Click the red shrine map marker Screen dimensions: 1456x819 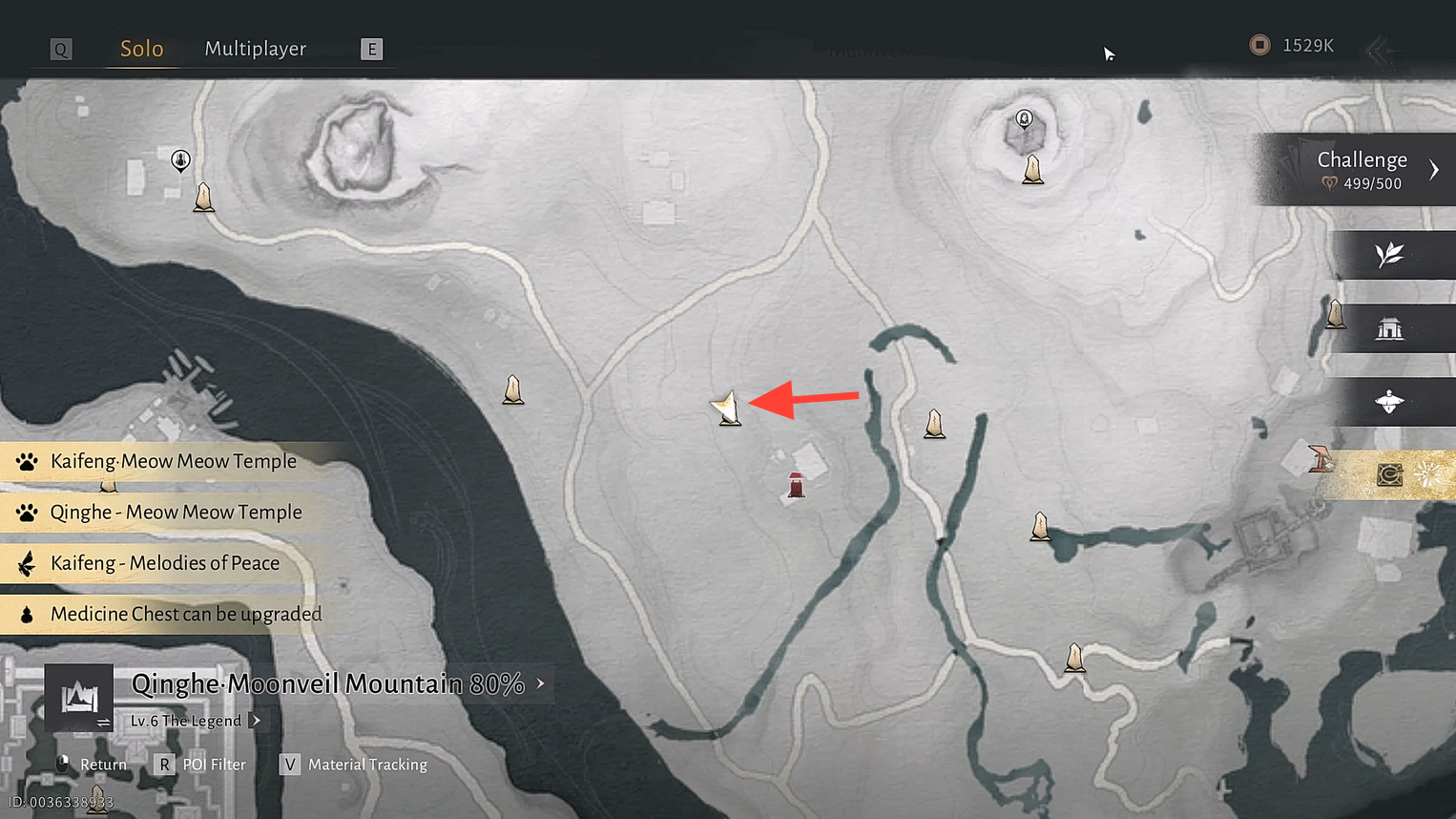click(x=796, y=485)
